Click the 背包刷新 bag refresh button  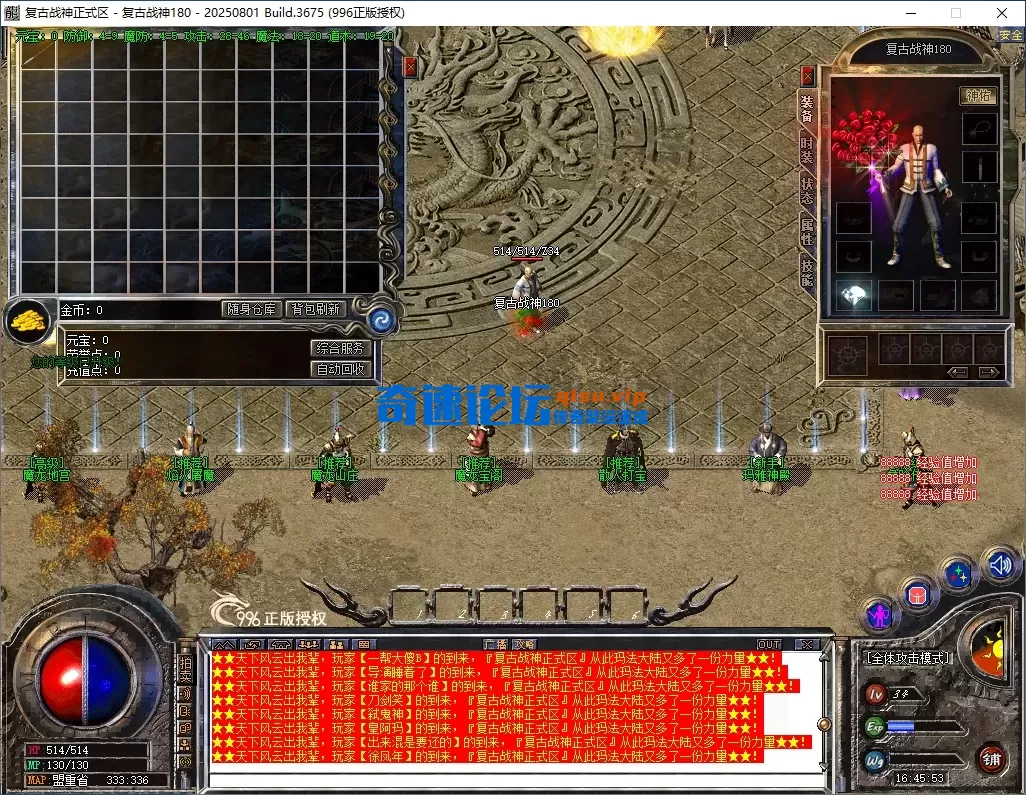coord(316,310)
